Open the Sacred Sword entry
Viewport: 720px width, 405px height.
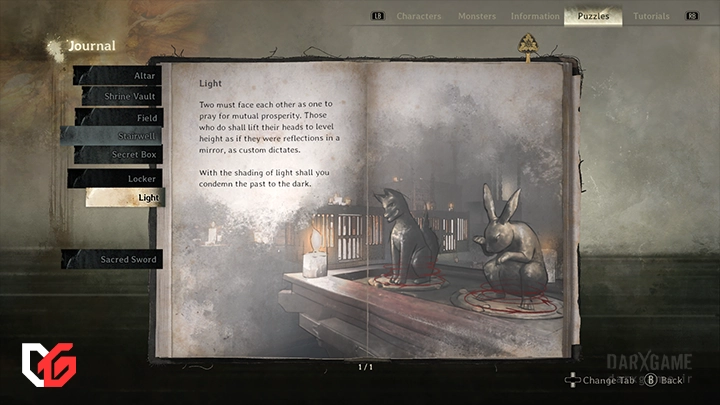tap(118, 259)
